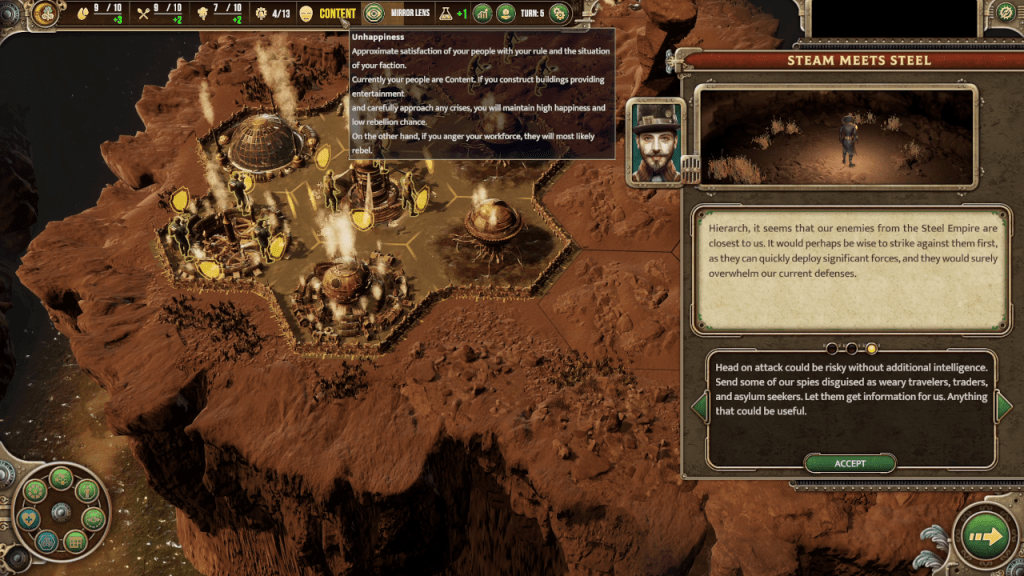Open the Mirror Lens eye icon

coord(374,14)
